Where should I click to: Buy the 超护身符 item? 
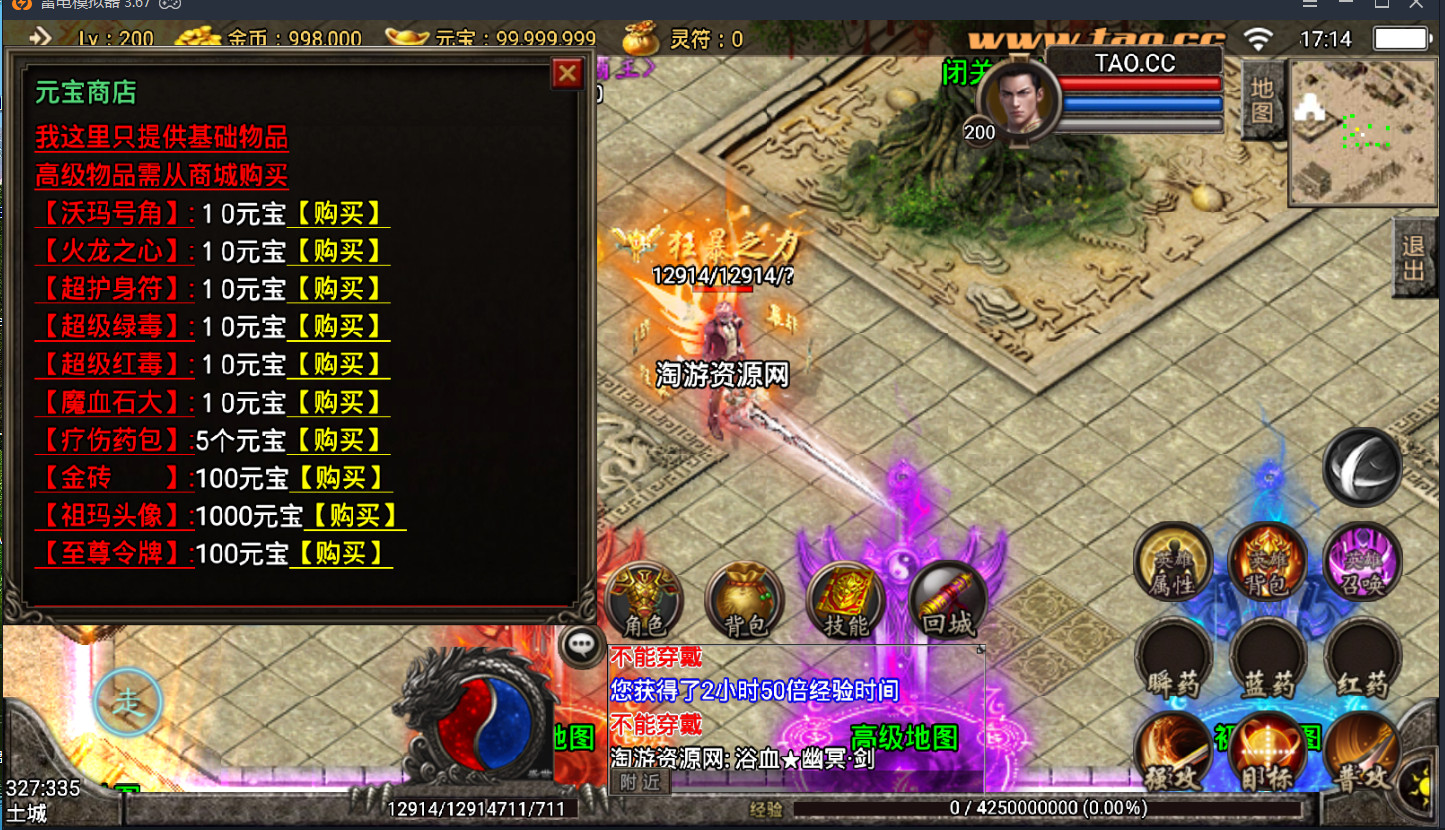(338, 289)
